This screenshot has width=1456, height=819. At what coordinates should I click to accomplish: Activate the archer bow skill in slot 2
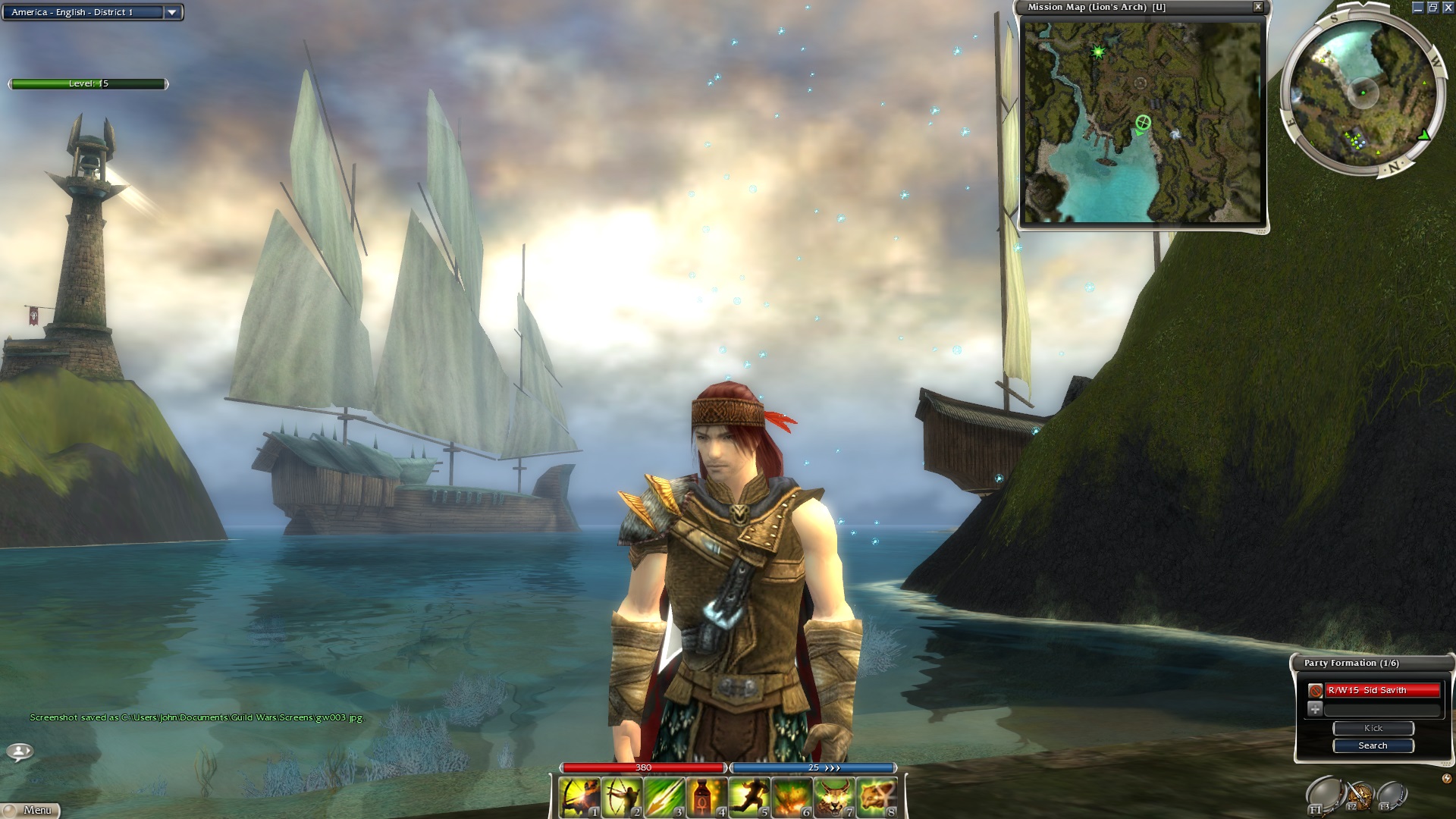tap(623, 797)
